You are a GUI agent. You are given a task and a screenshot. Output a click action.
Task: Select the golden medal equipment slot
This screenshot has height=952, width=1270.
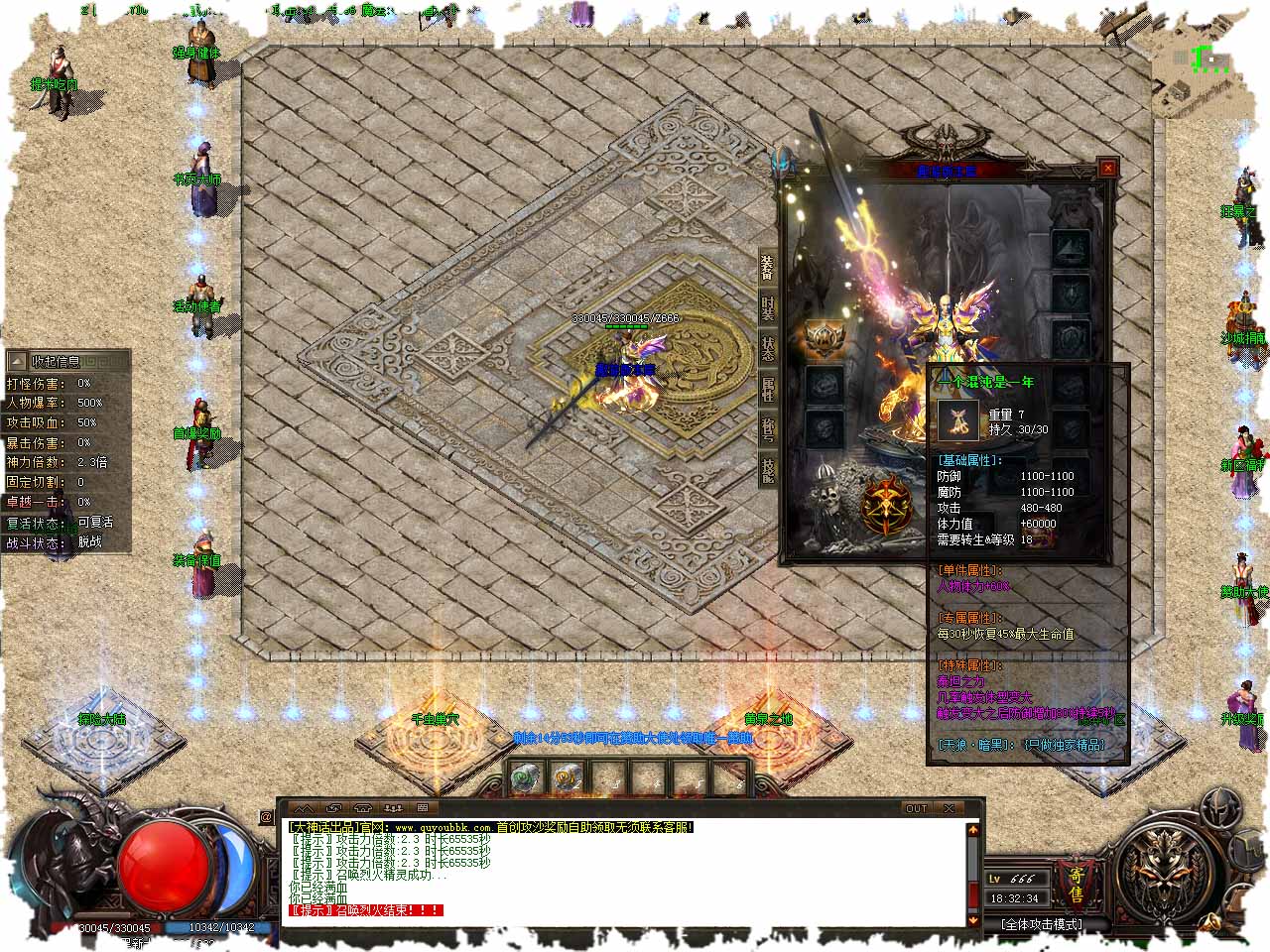[x=824, y=340]
